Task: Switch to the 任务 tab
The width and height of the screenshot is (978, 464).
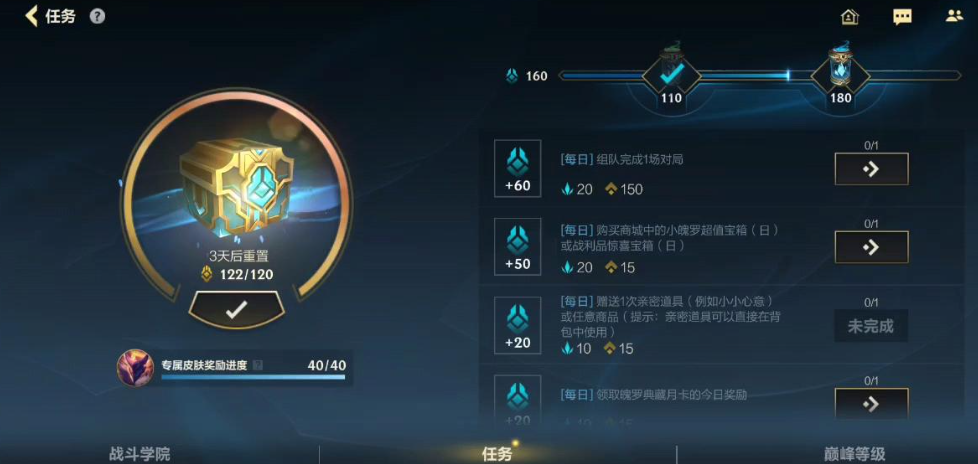Action: [x=497, y=453]
